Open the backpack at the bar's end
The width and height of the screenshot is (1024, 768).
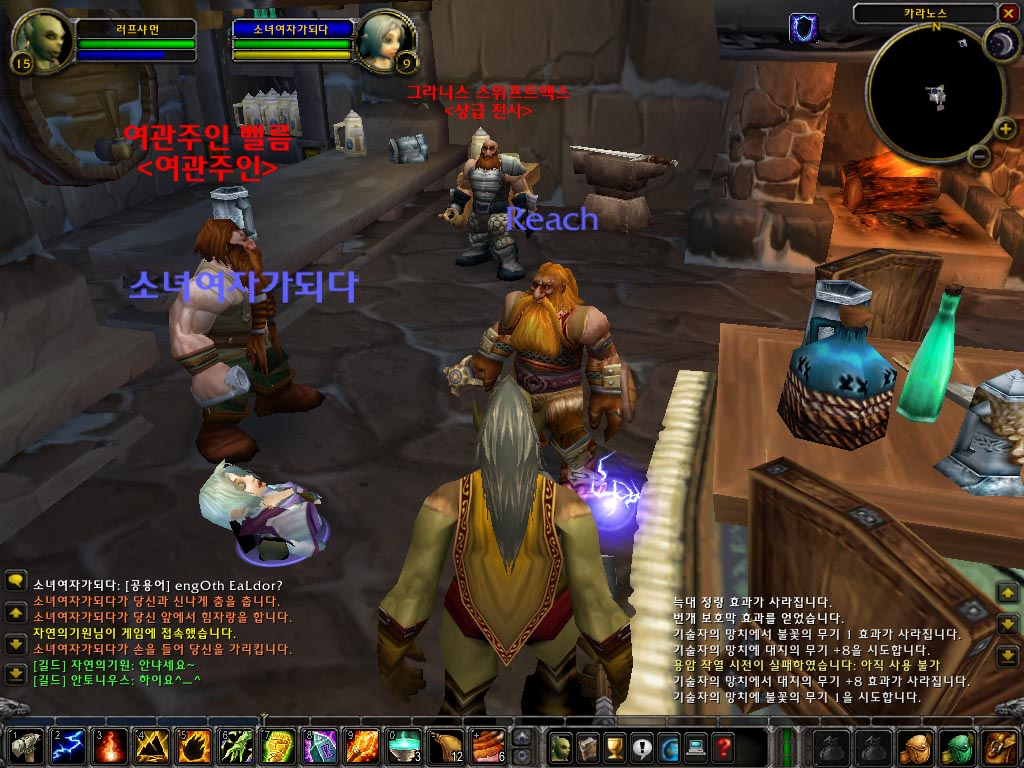[1000, 747]
